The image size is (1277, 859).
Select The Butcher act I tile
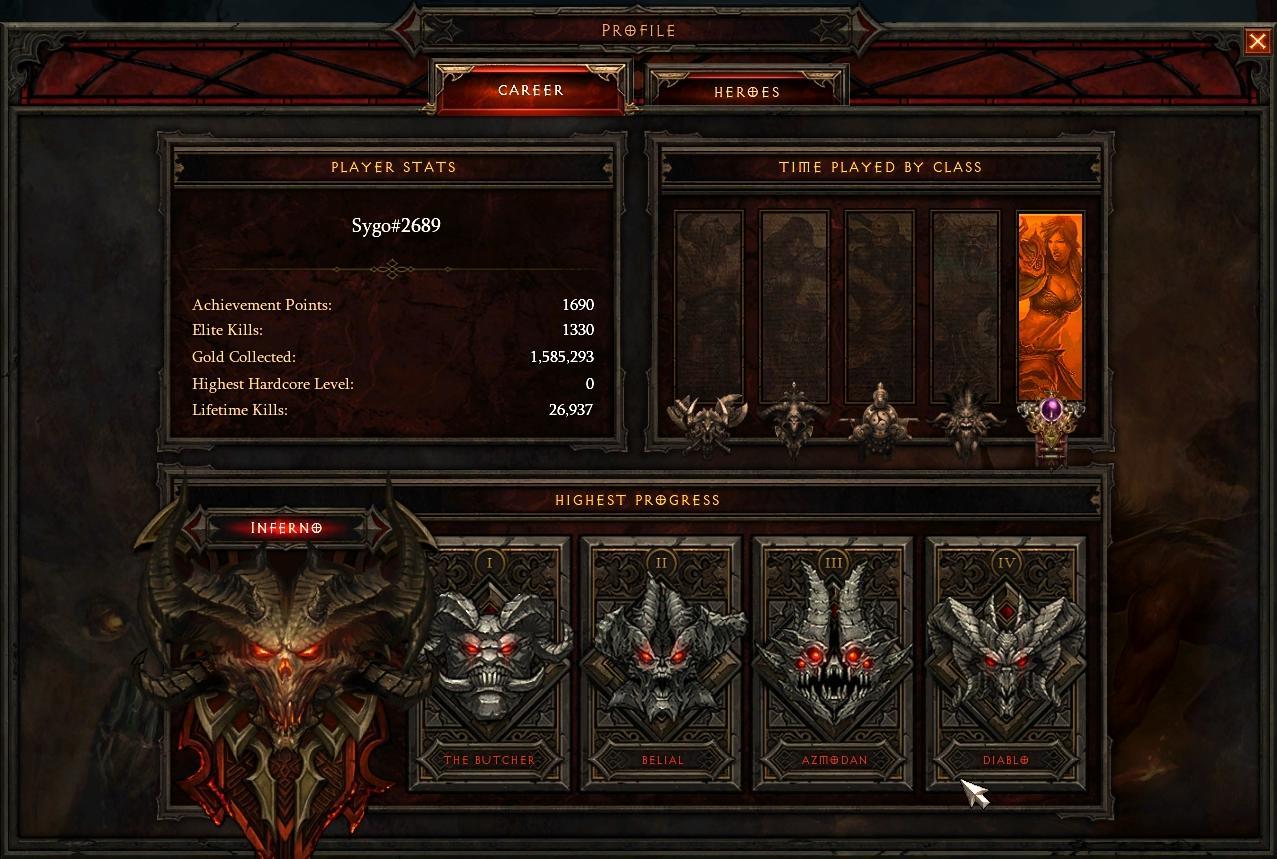coord(490,660)
